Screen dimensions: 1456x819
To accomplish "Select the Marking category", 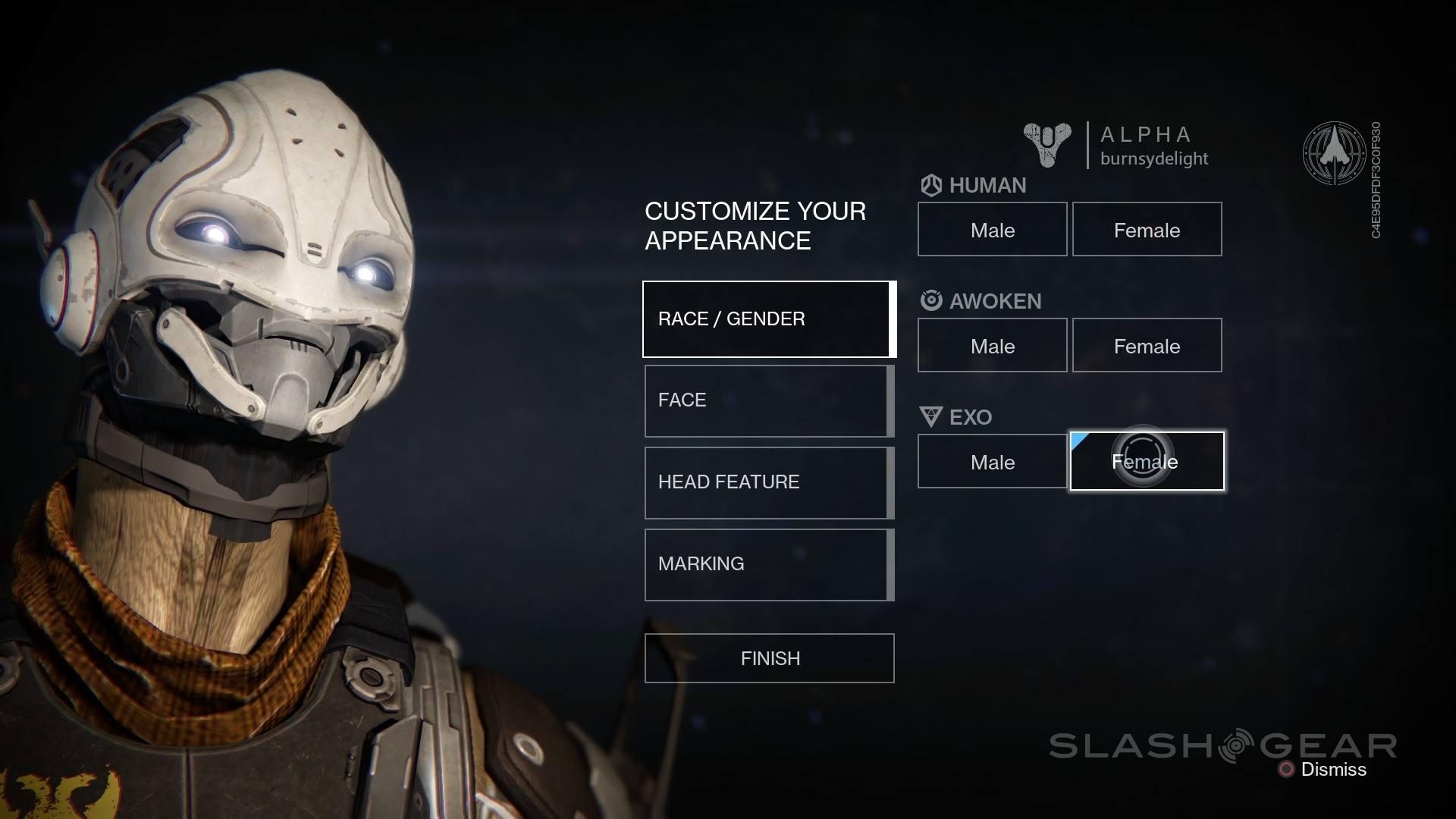I will point(767,565).
